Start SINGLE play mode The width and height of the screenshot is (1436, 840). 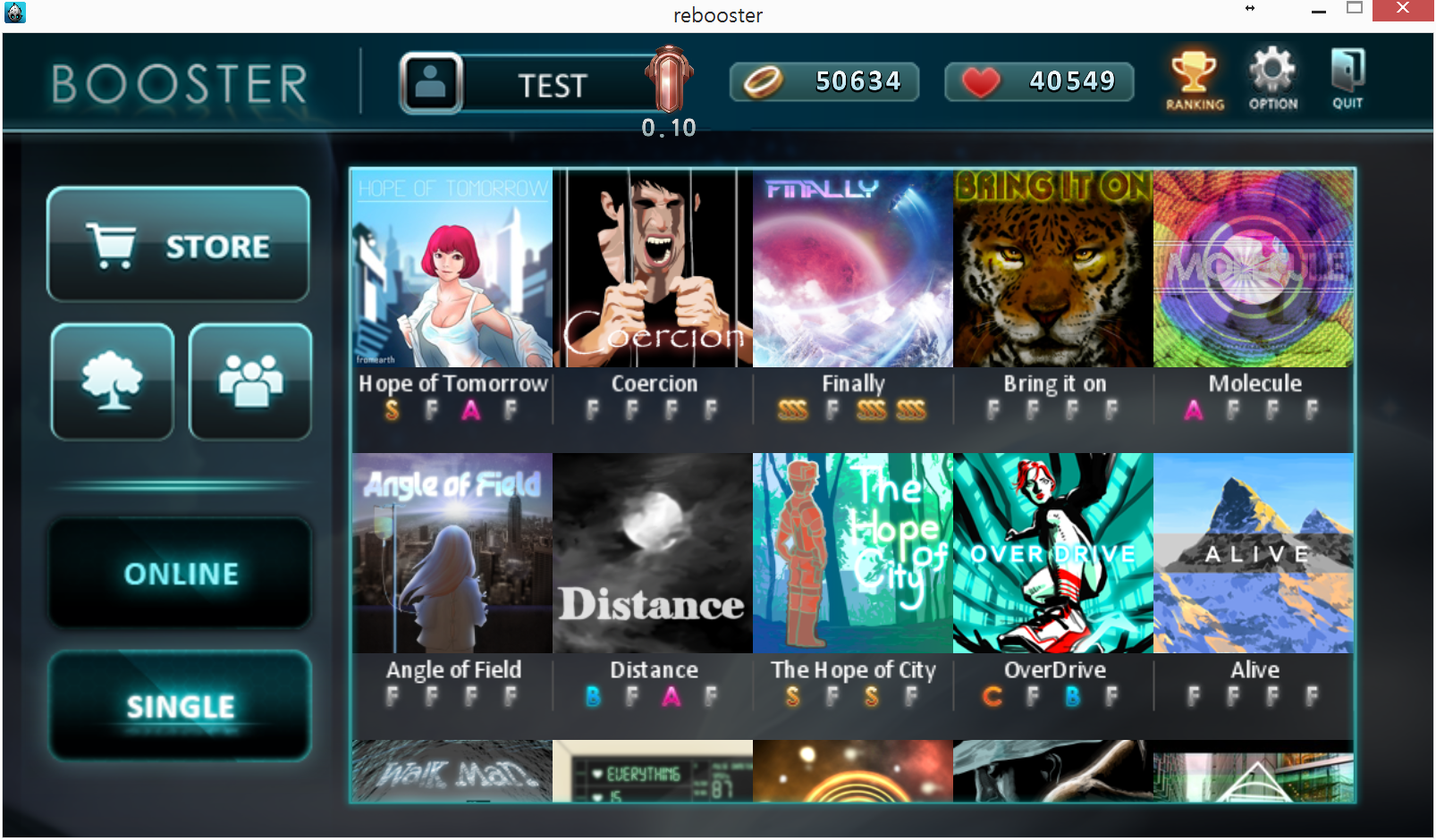(180, 707)
